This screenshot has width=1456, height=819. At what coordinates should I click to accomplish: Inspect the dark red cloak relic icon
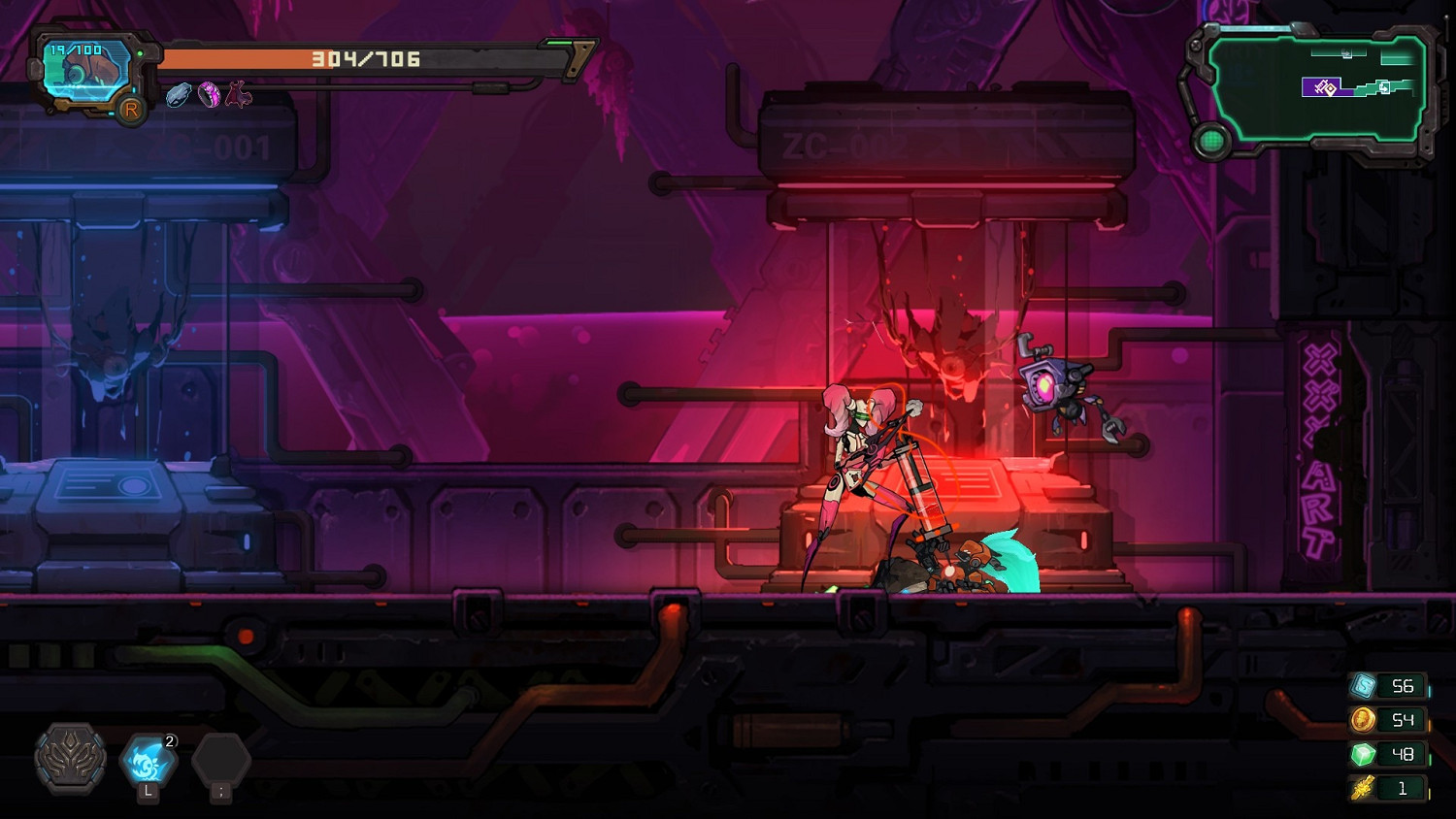(x=239, y=94)
